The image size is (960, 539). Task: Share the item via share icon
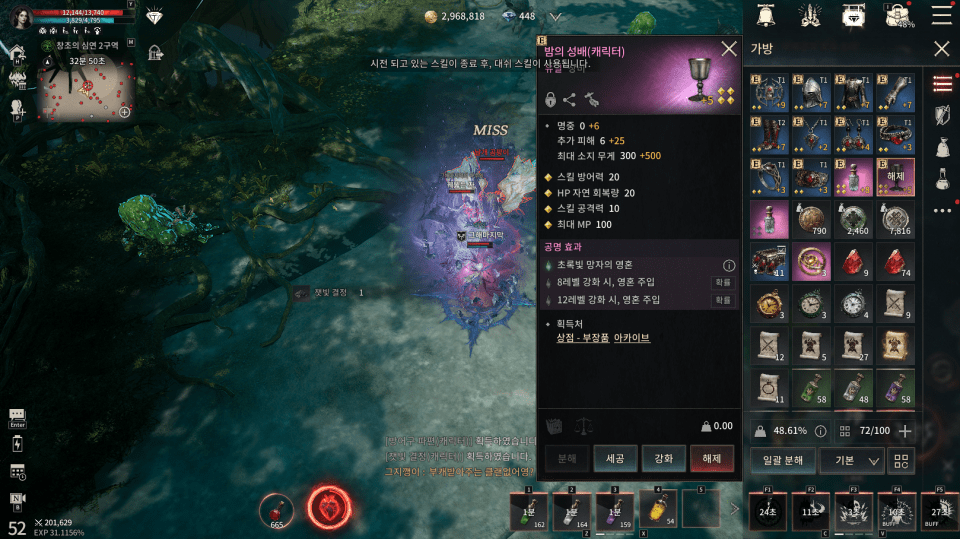click(570, 99)
